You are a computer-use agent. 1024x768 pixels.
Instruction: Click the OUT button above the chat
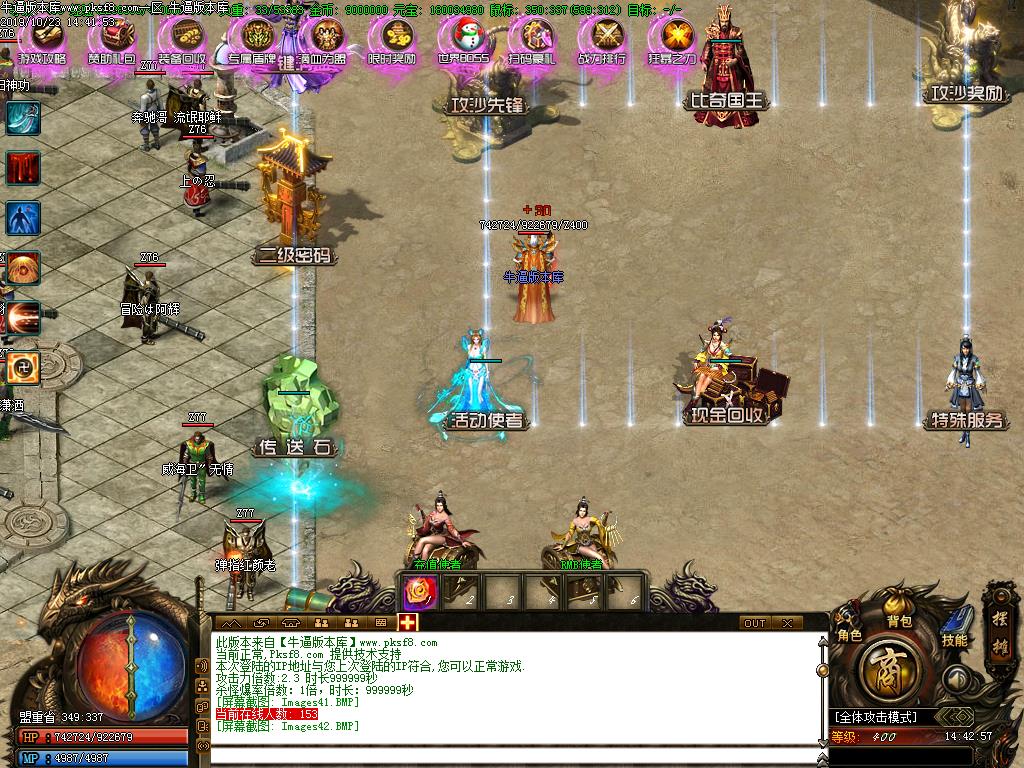tap(755, 623)
